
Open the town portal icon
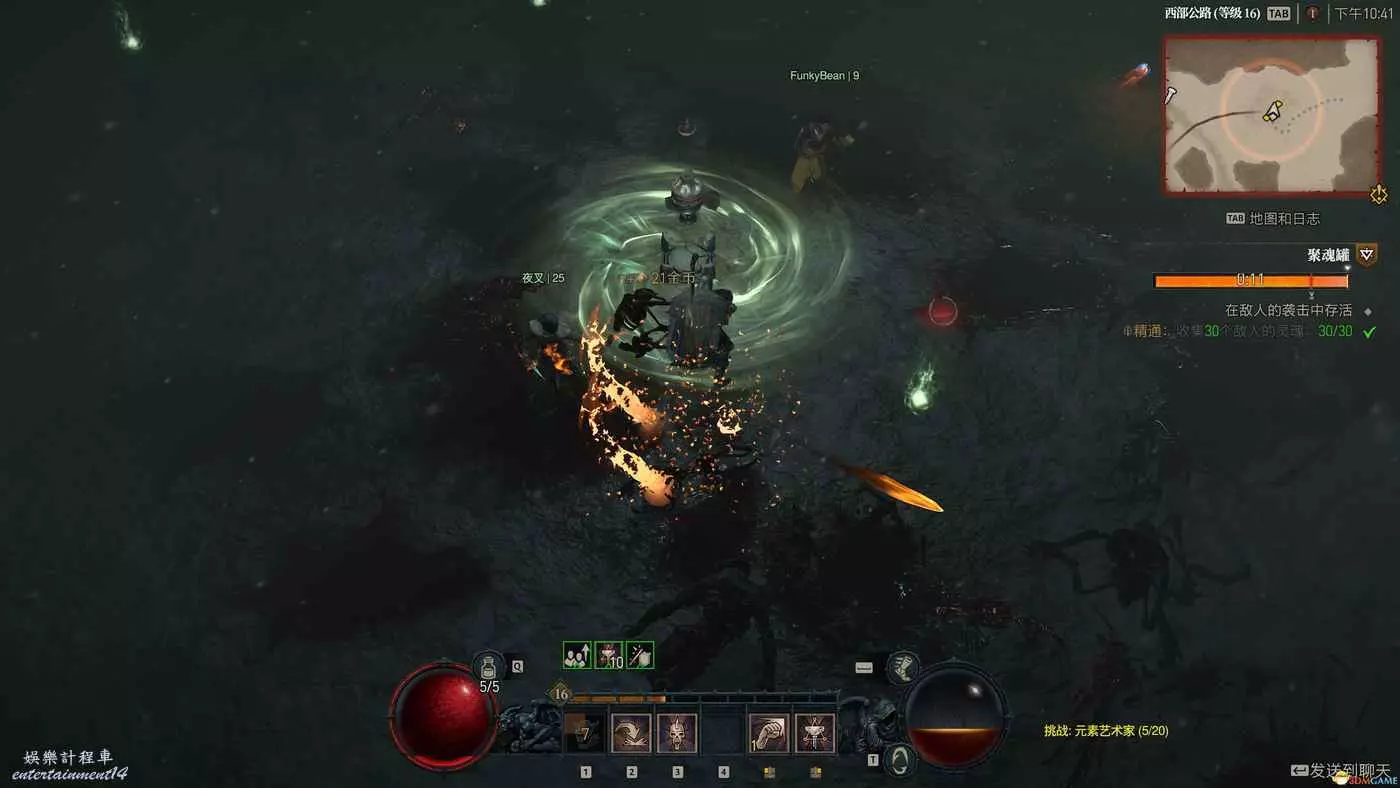(x=901, y=760)
